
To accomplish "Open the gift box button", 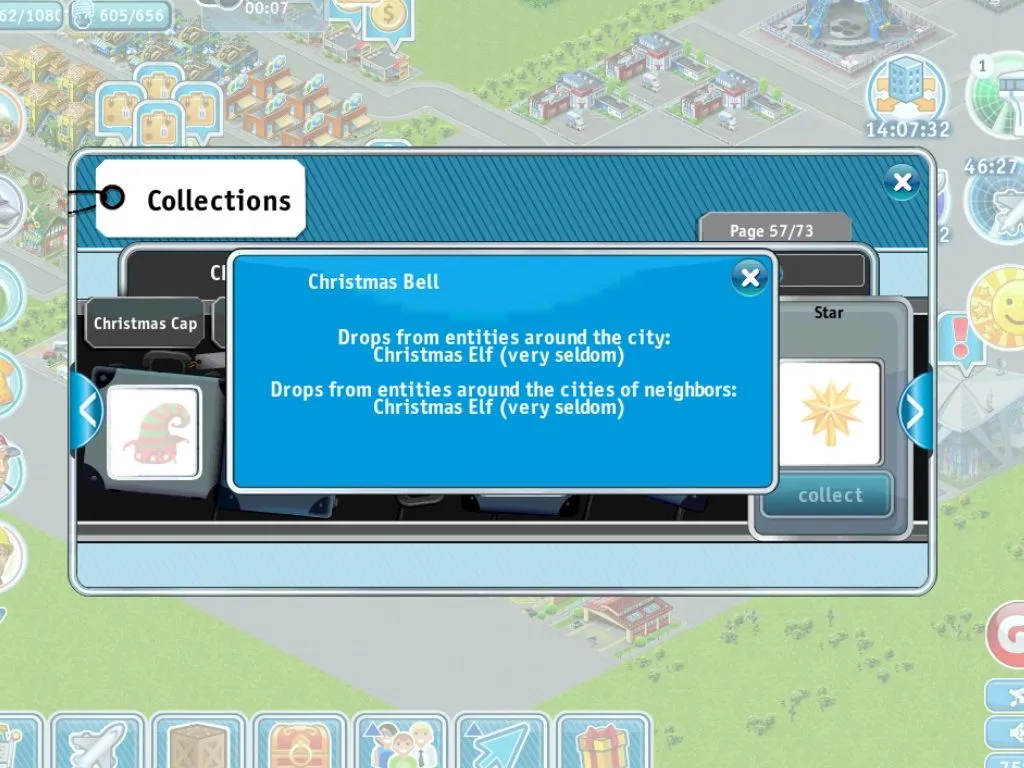I will click(603, 744).
